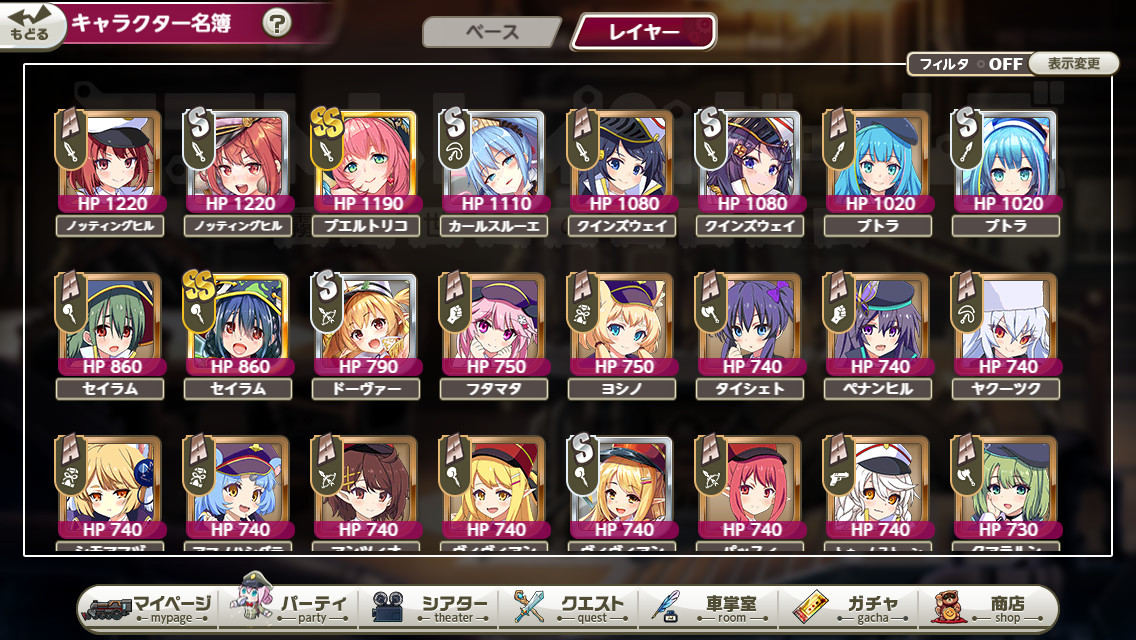This screenshot has width=1136, height=640.
Task: Go back with the もどる button
Action: 30,25
